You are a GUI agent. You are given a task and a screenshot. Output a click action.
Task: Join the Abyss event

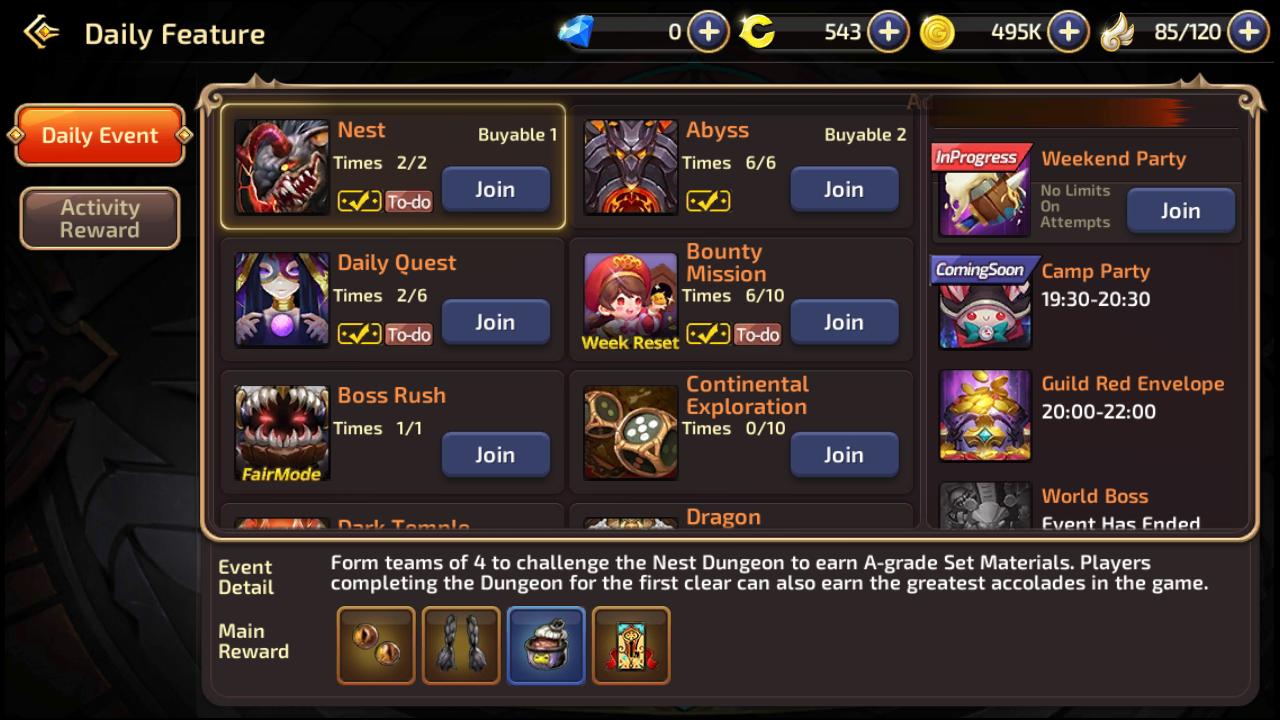[x=843, y=189]
